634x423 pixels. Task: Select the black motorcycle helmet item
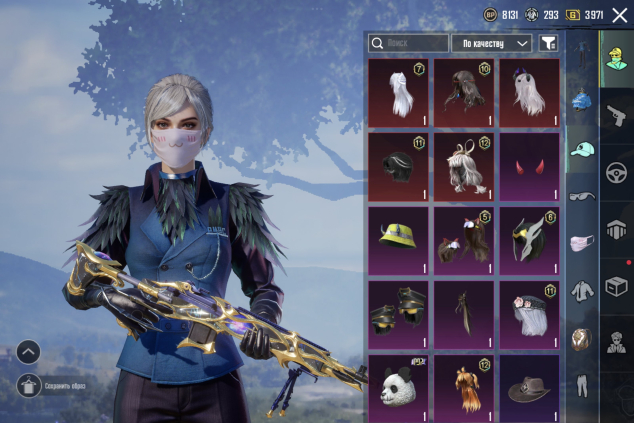(x=398, y=166)
